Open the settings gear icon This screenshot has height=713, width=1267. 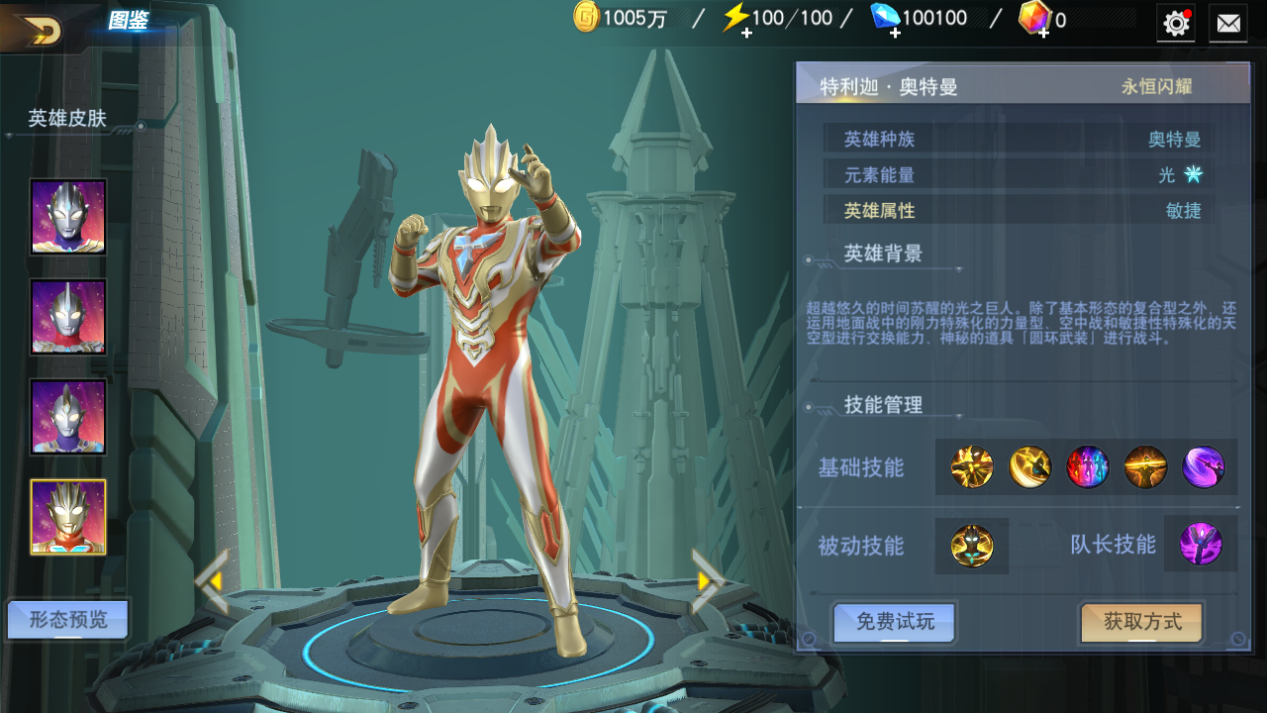pyautogui.click(x=1176, y=23)
